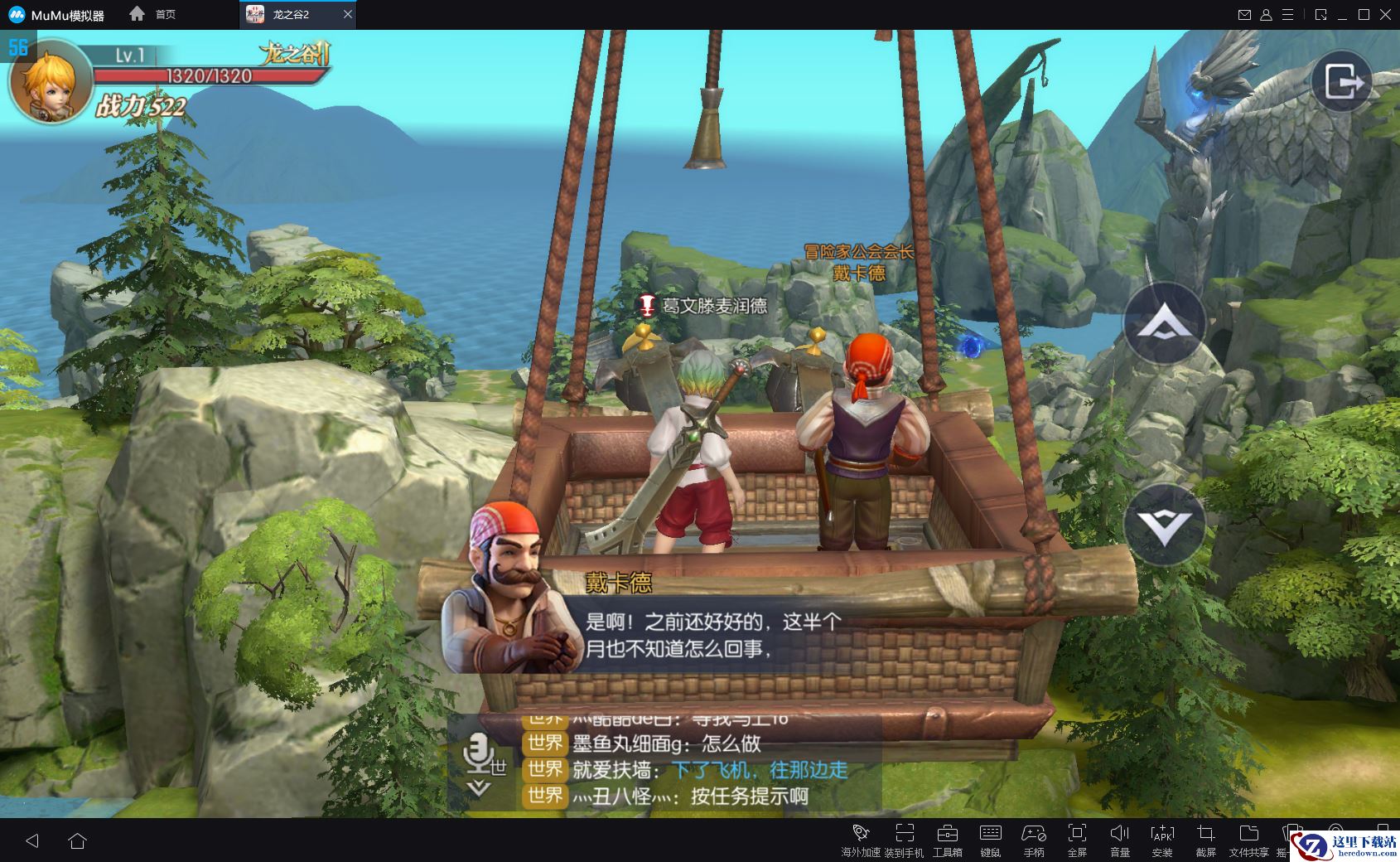This screenshot has width=1400, height=862.
Task: Advance Dekard's dialogue text box
Action: click(x=712, y=634)
